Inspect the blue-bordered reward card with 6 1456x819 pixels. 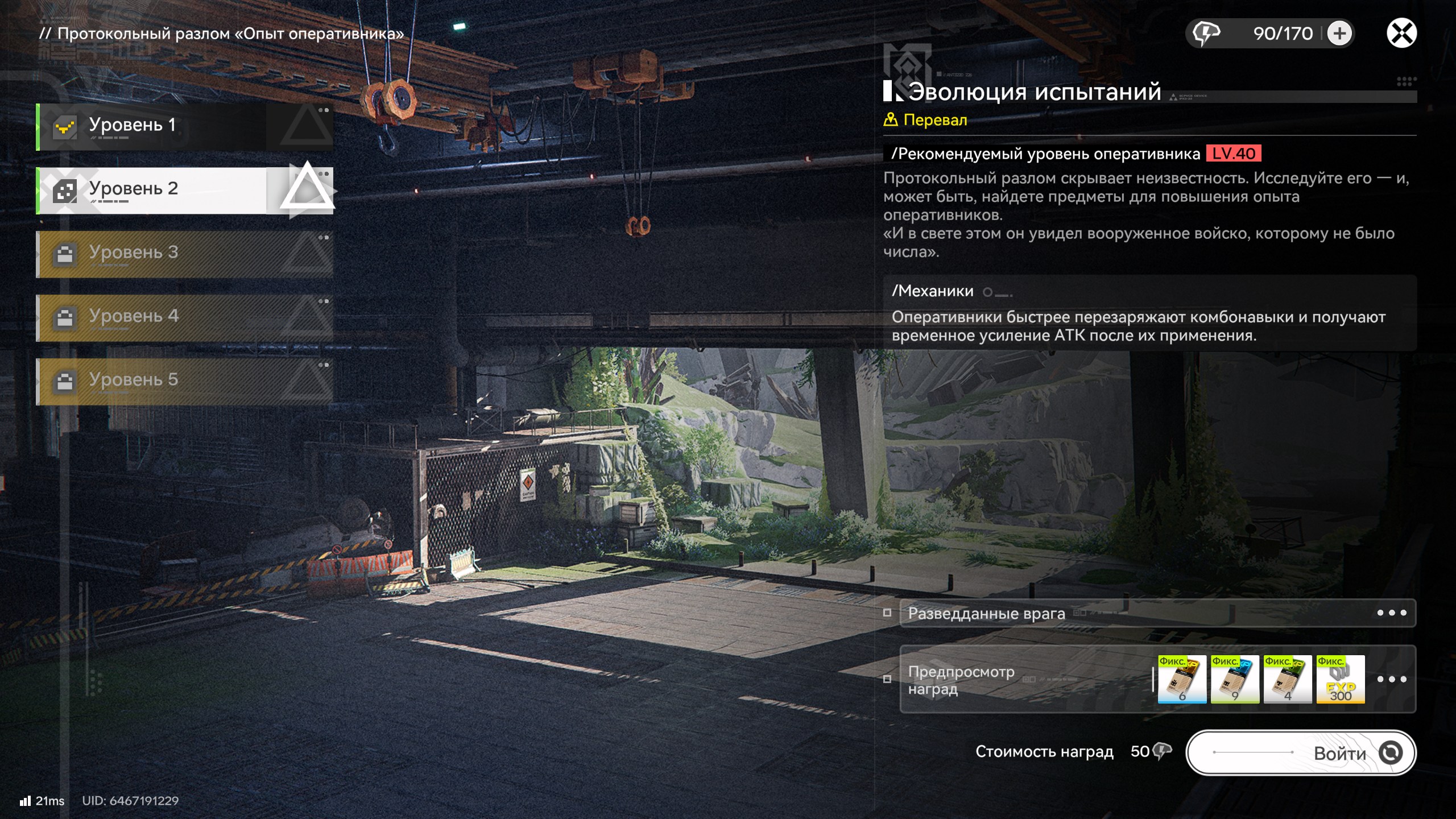coord(1182,679)
